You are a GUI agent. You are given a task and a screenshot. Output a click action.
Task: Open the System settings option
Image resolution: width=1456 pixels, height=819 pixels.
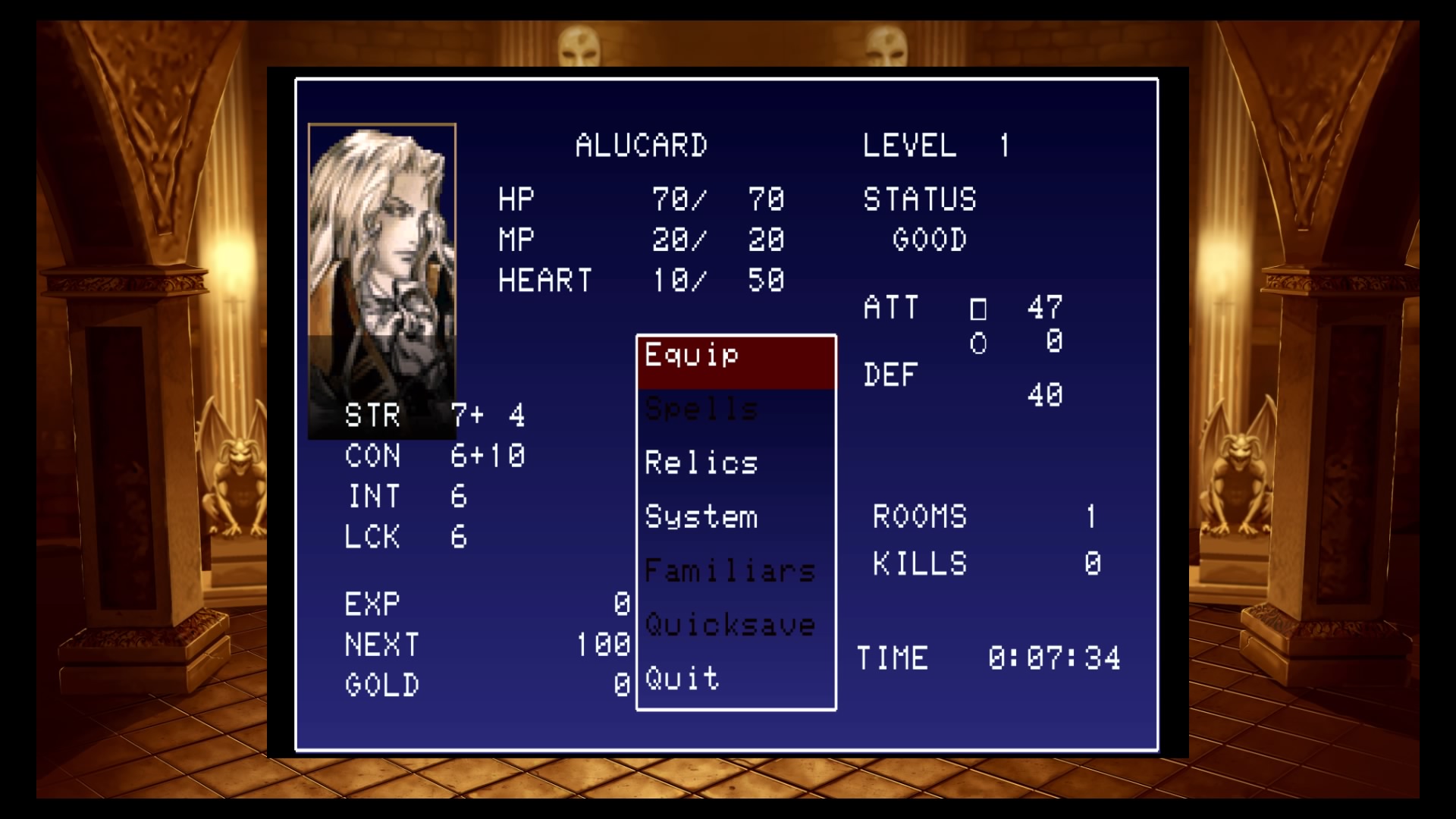(701, 517)
